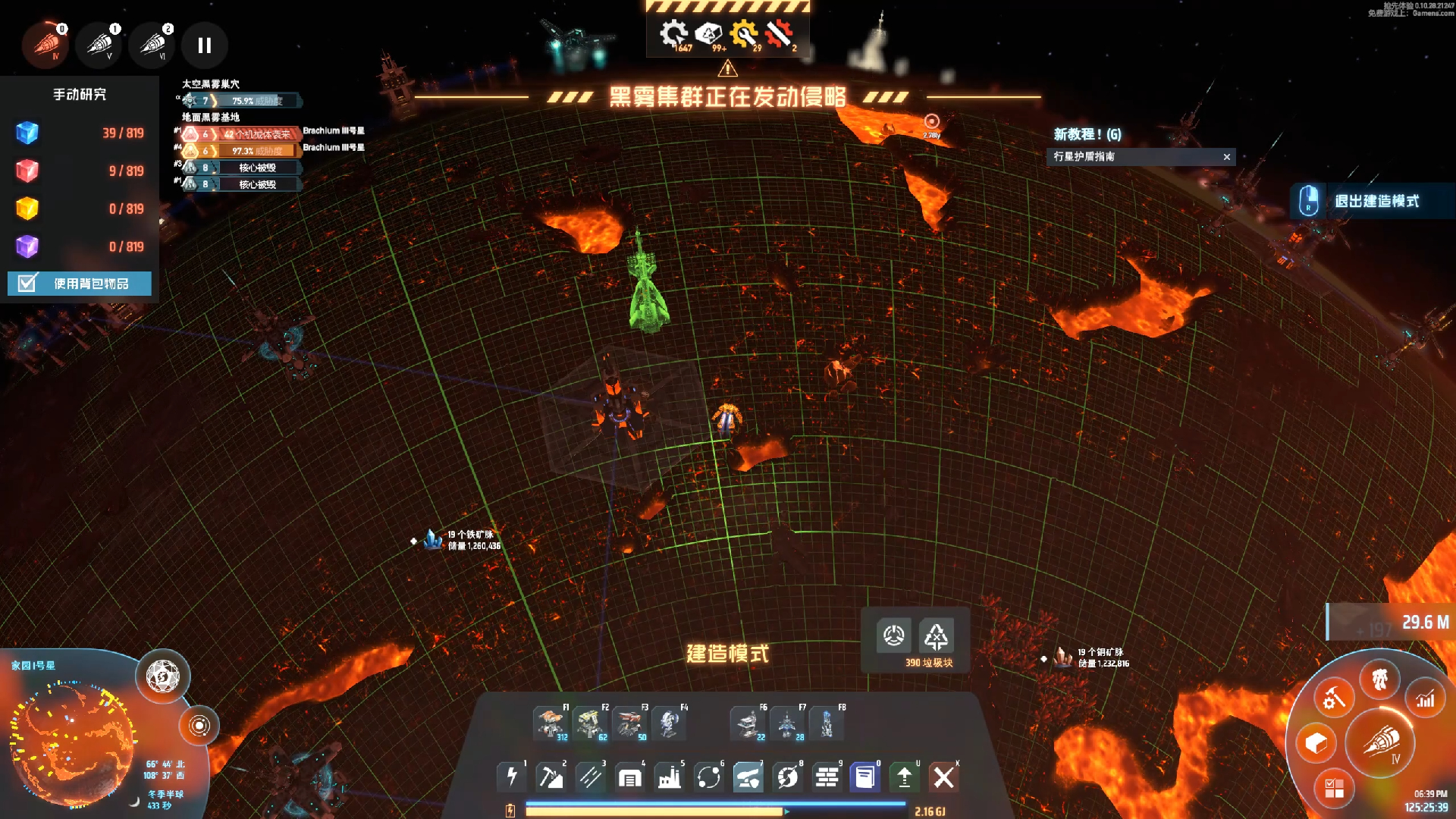Click the red X dismantle mode button

coord(943,777)
